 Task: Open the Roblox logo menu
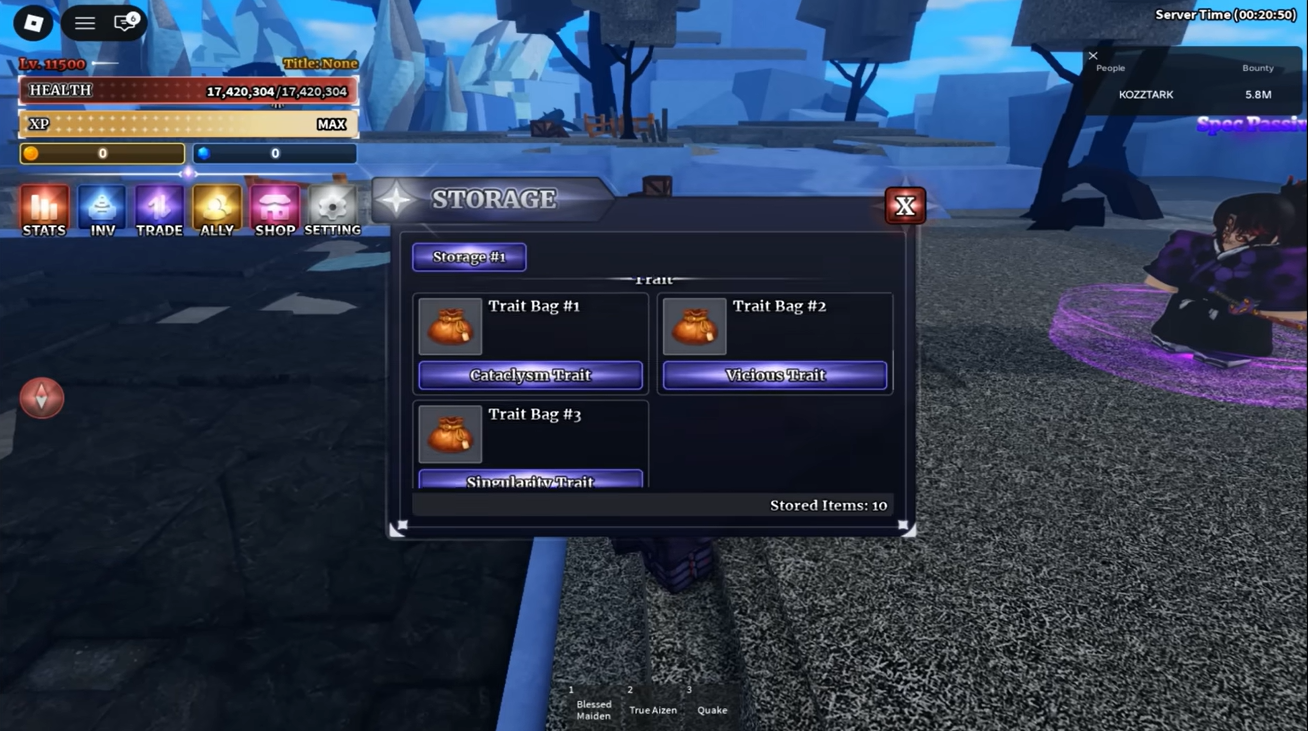coord(33,23)
